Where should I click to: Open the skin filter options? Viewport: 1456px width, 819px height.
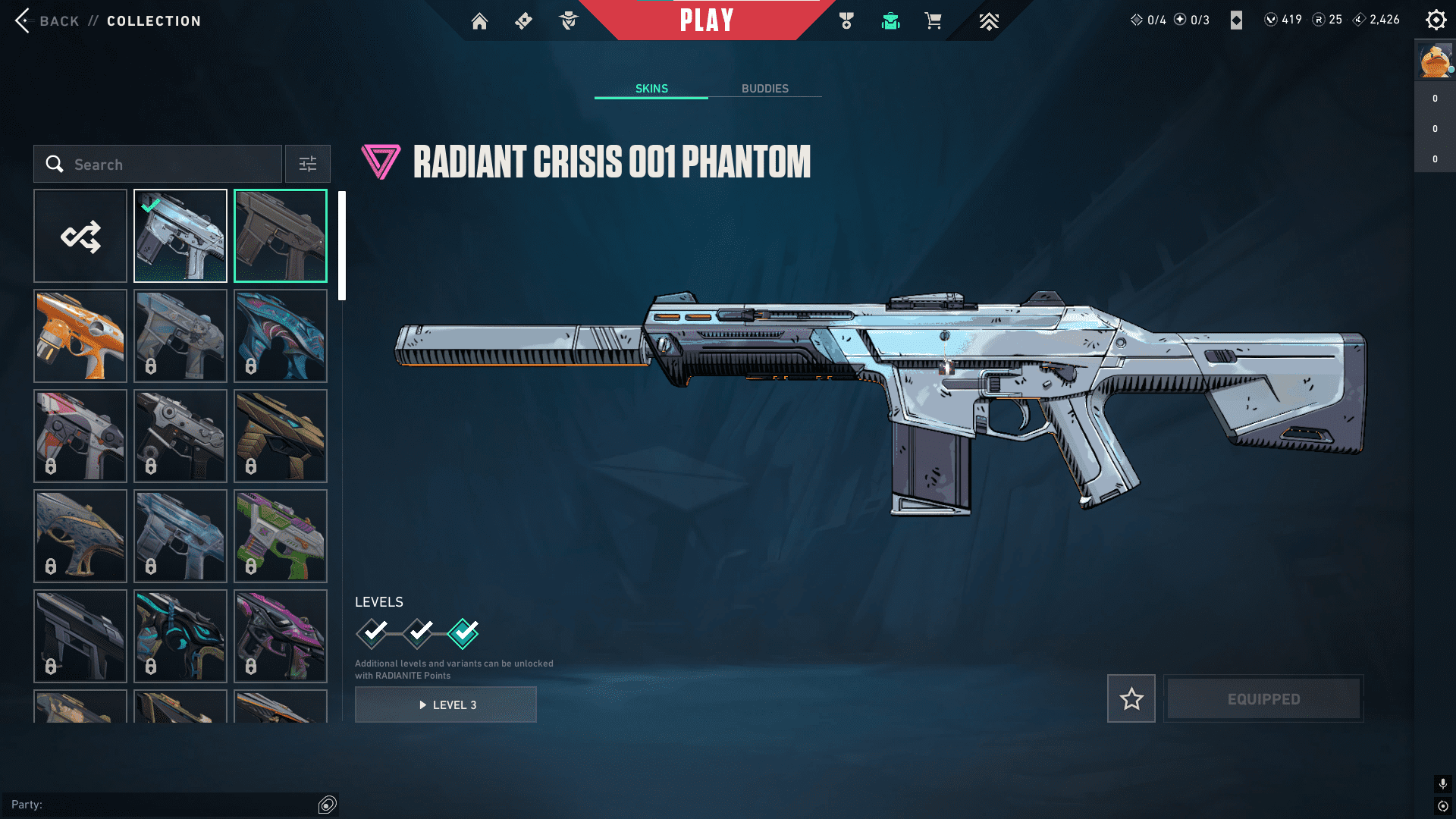(x=308, y=164)
